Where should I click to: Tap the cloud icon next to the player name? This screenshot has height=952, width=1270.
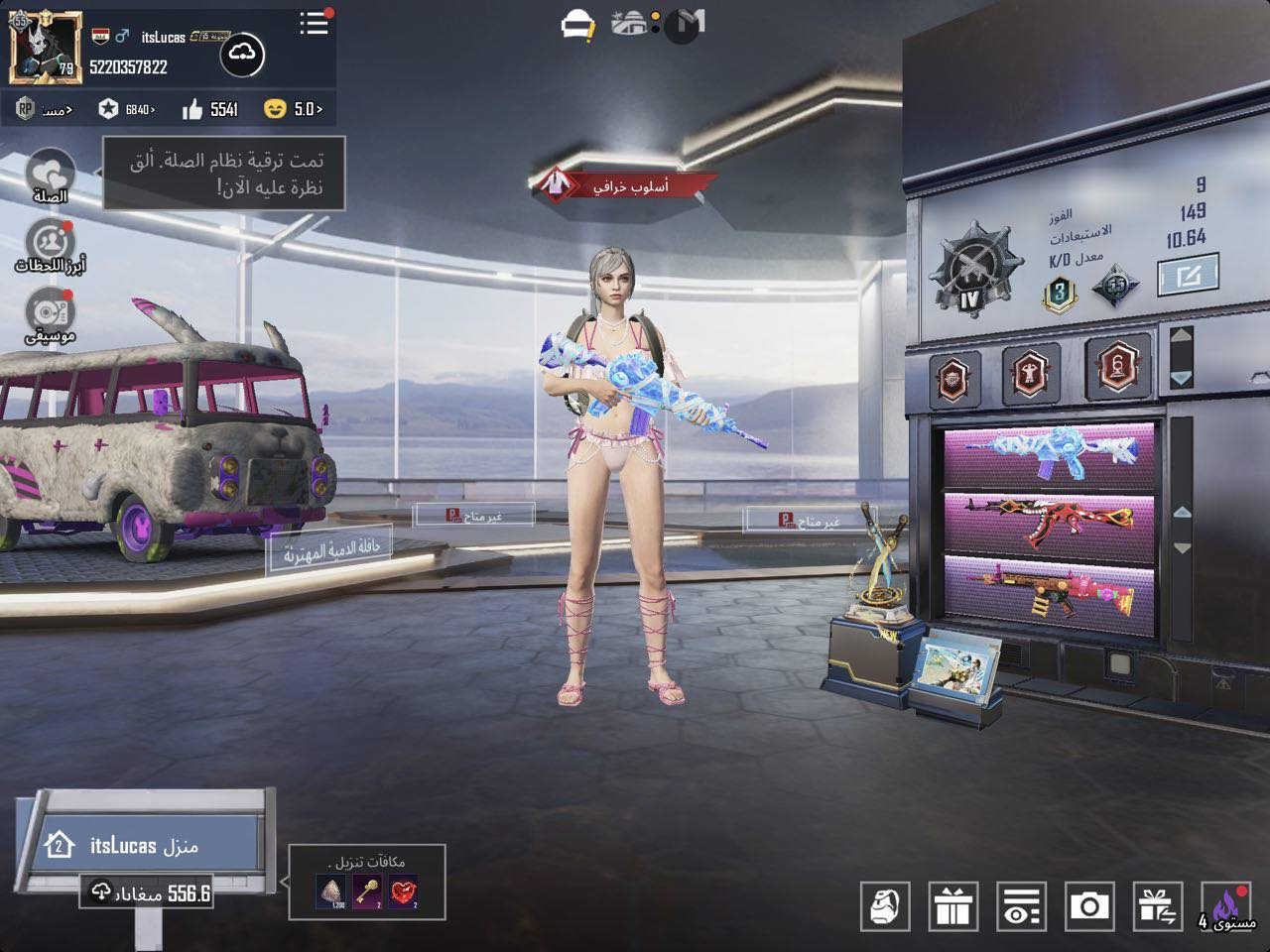click(240, 56)
